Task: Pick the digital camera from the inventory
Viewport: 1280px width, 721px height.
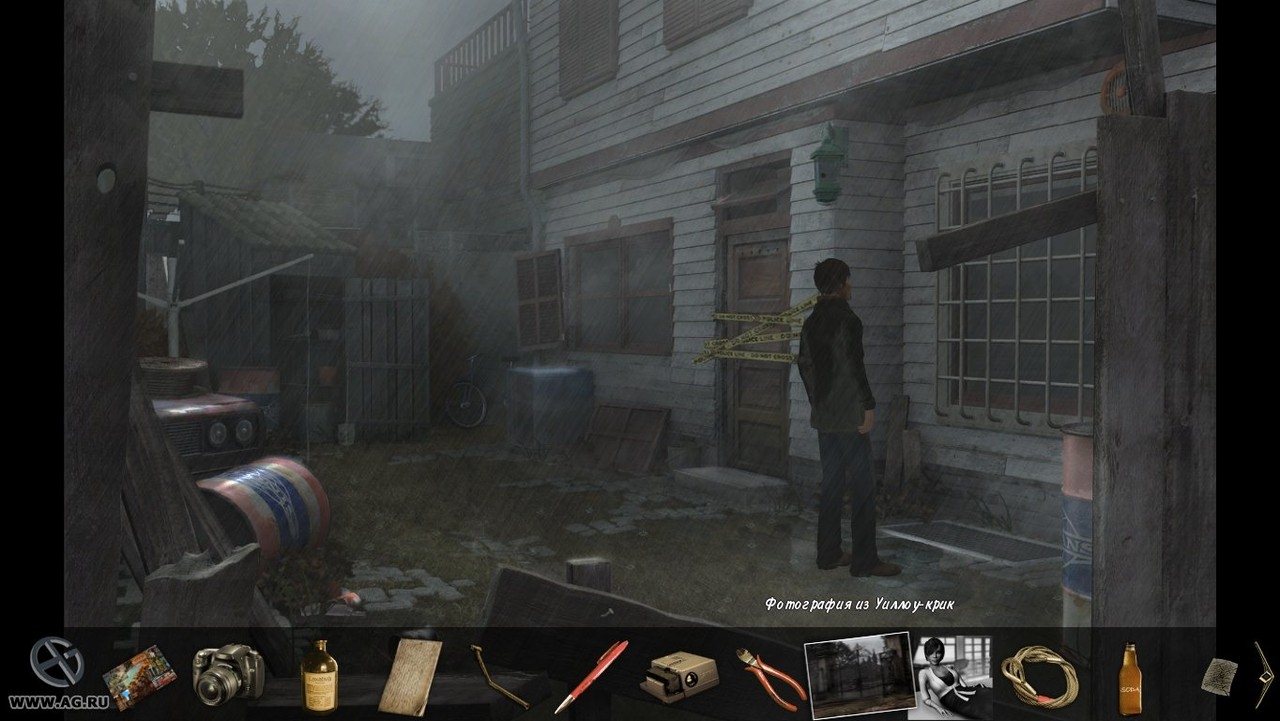Action: tap(228, 674)
